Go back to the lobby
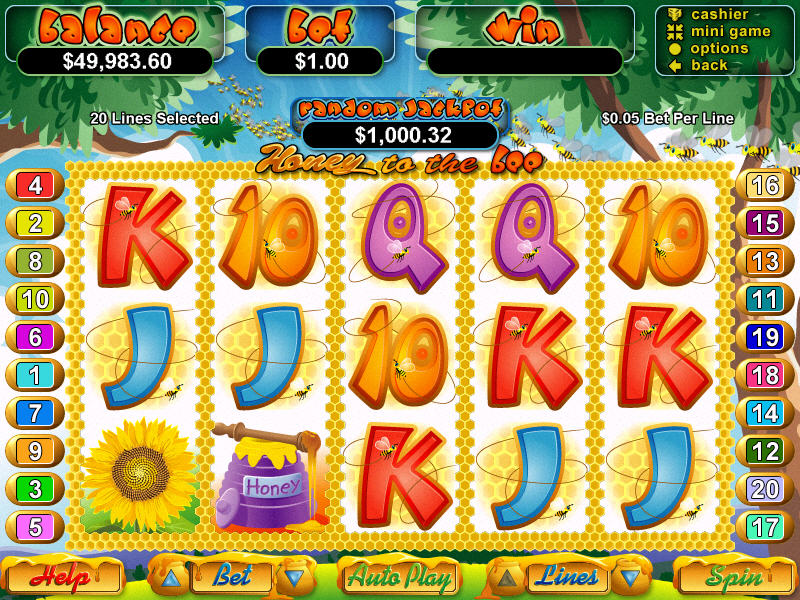This screenshot has height=600, width=800. [x=709, y=66]
